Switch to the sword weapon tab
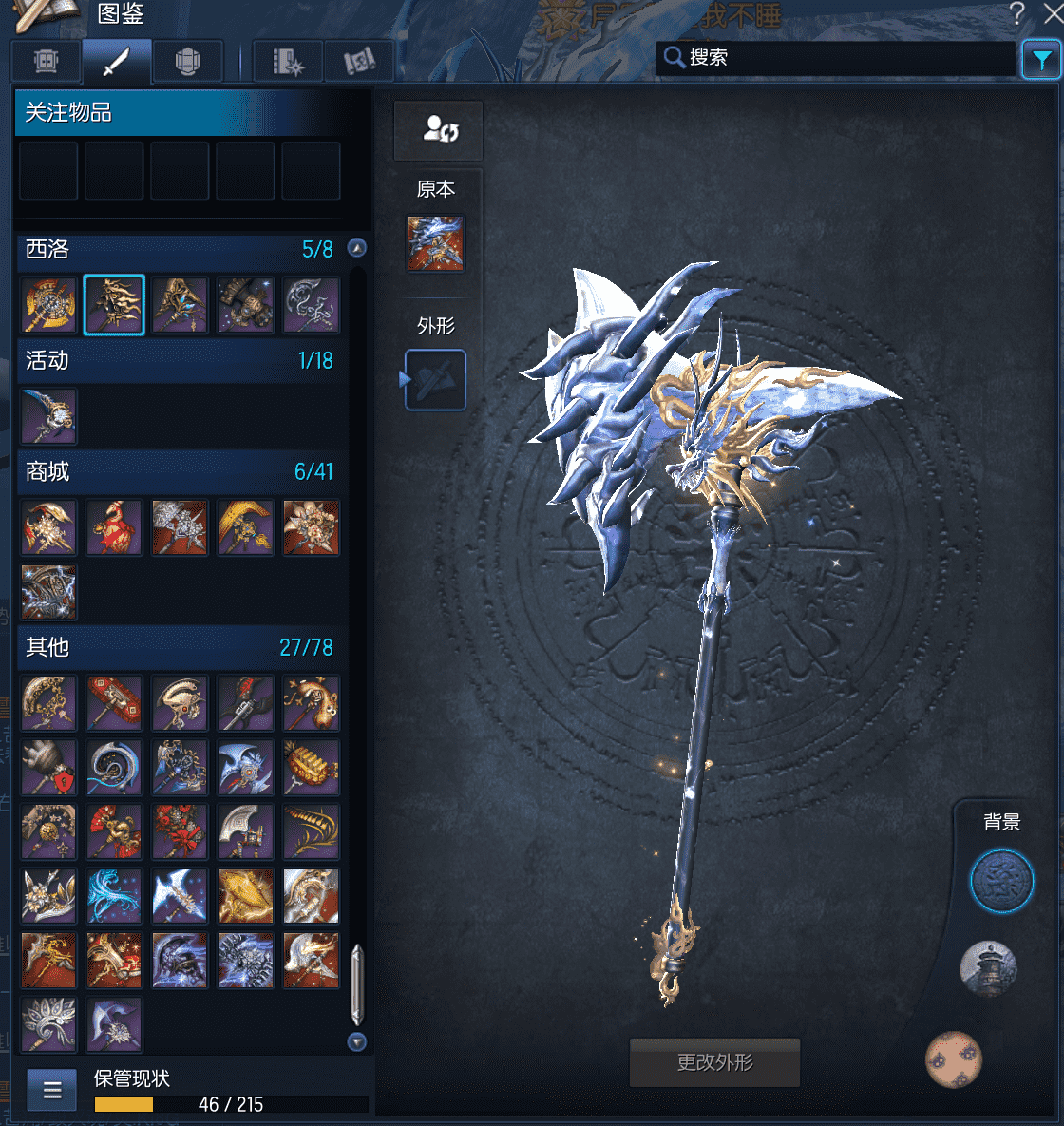The image size is (1064, 1126). coord(116,62)
